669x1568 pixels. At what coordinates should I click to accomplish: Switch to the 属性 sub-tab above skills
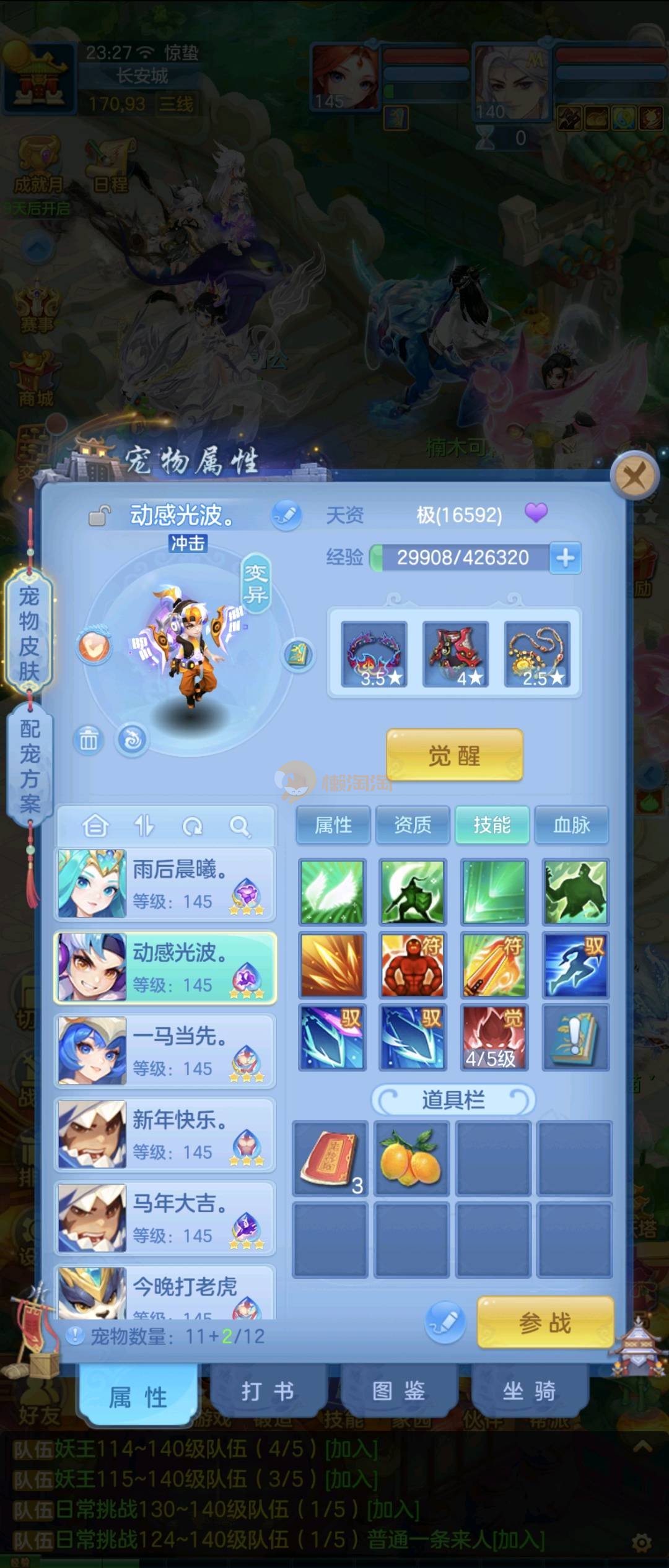(333, 825)
